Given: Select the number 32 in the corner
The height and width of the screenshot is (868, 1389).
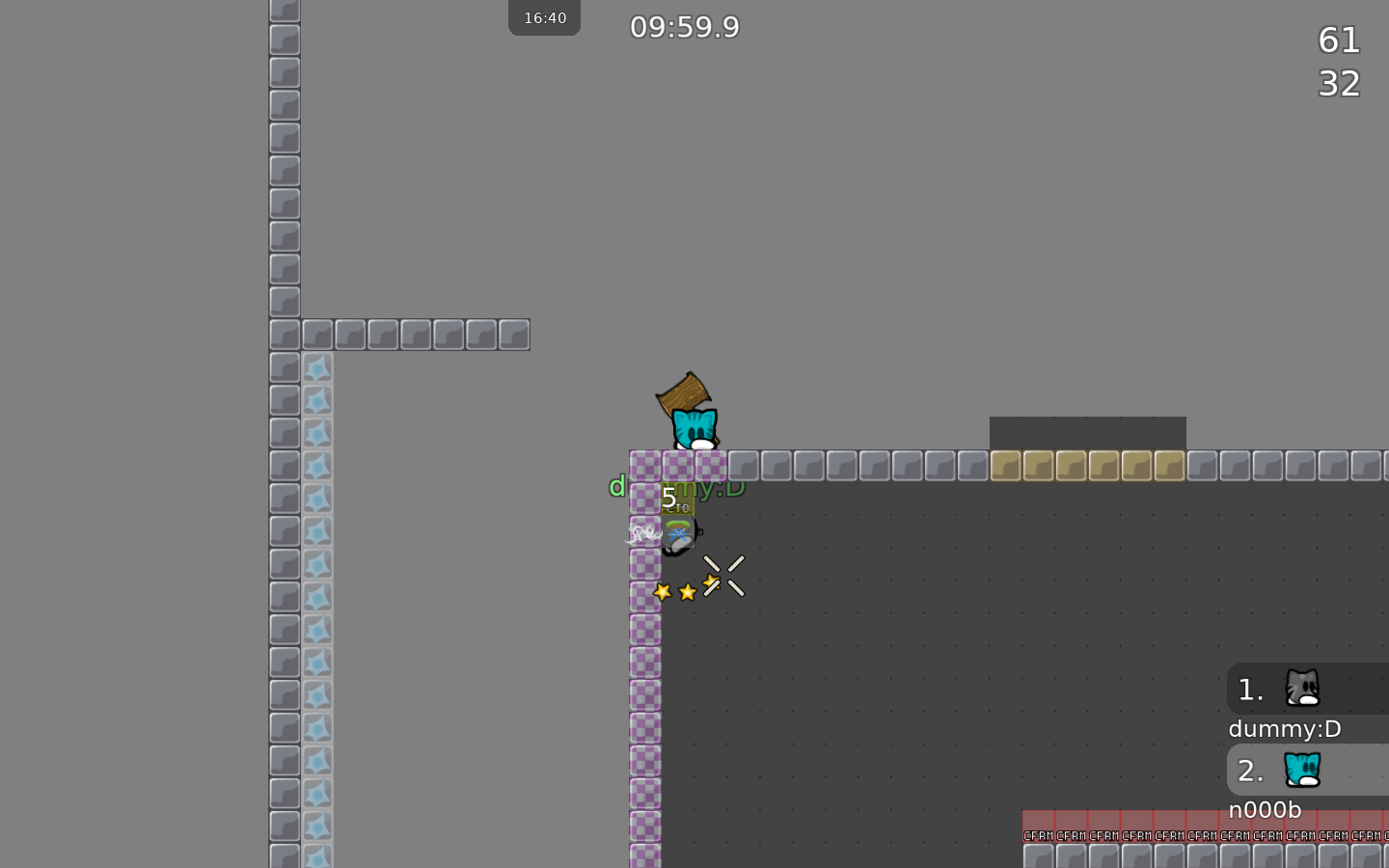Looking at the screenshot, I should pyautogui.click(x=1339, y=84).
